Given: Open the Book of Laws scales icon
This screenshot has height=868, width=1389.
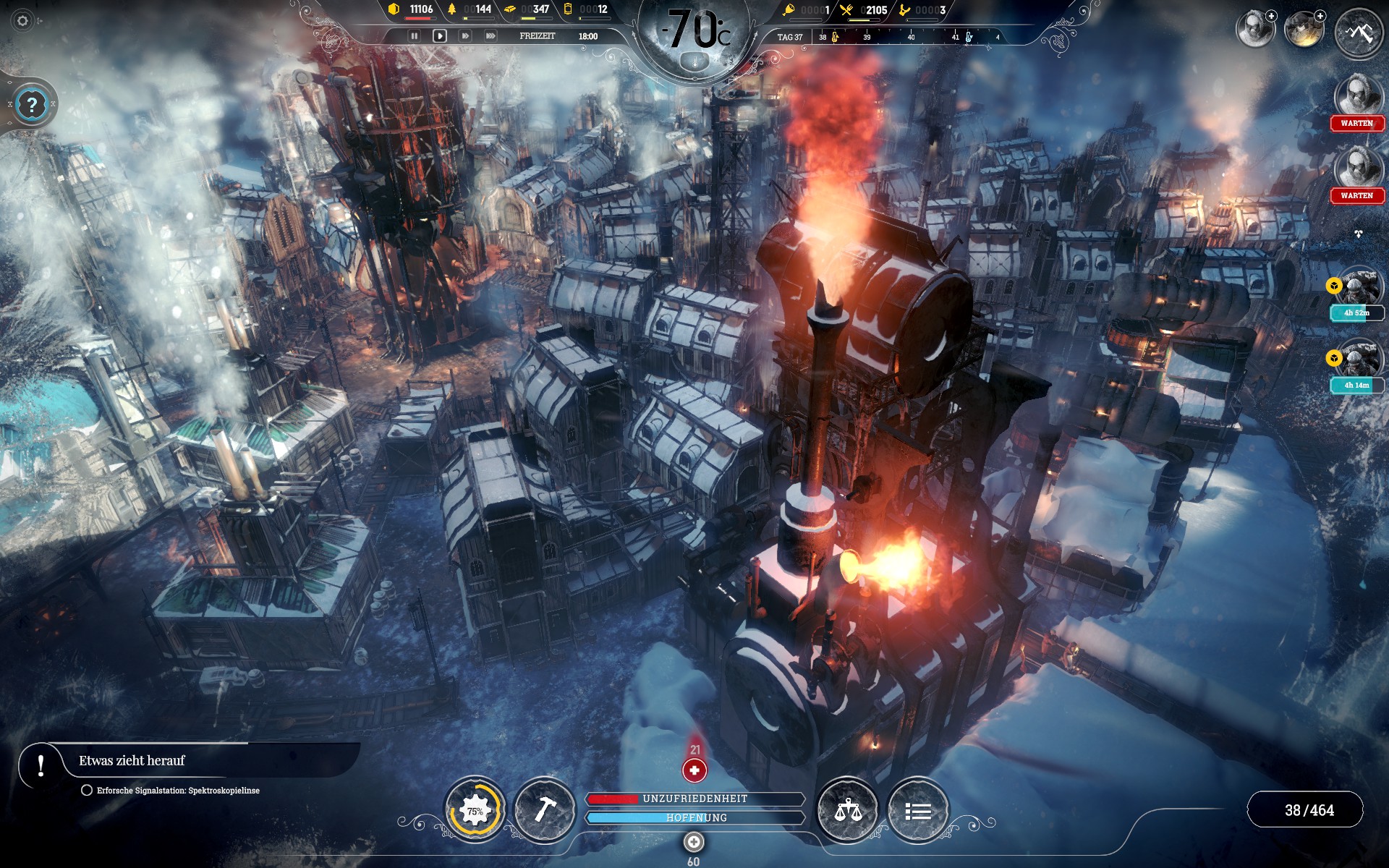Looking at the screenshot, I should coord(847,811).
